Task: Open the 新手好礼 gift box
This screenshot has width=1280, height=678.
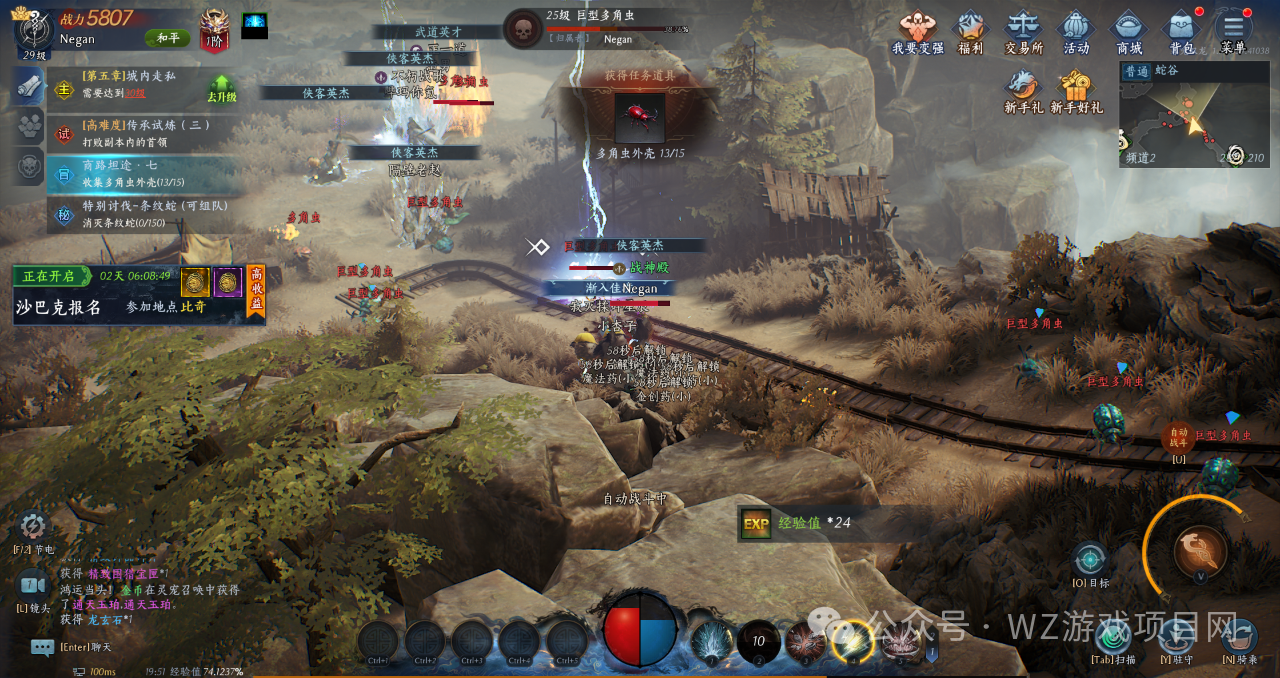Action: click(x=1076, y=89)
